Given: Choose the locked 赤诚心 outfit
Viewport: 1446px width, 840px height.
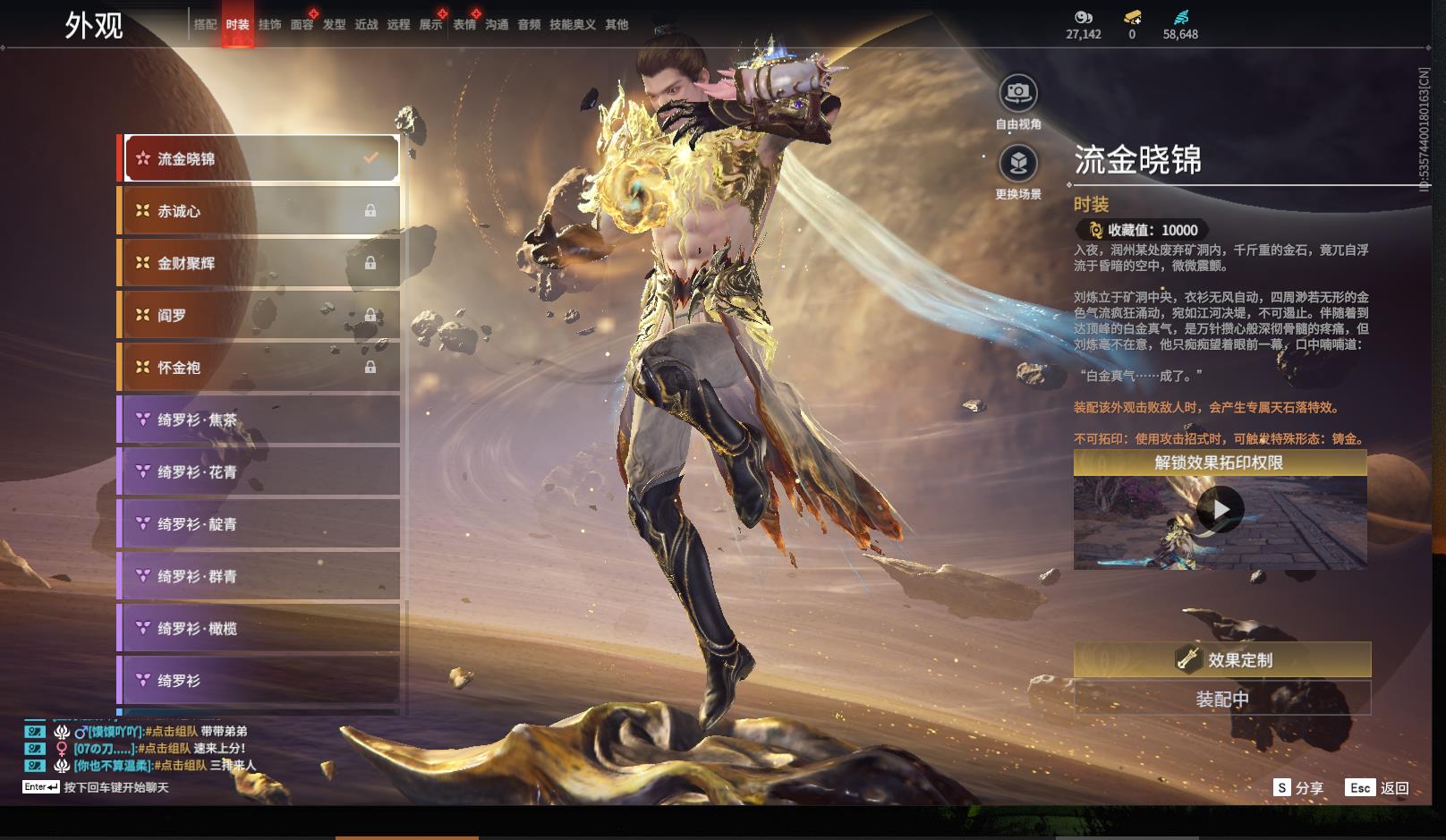Looking at the screenshot, I should pos(260,211).
